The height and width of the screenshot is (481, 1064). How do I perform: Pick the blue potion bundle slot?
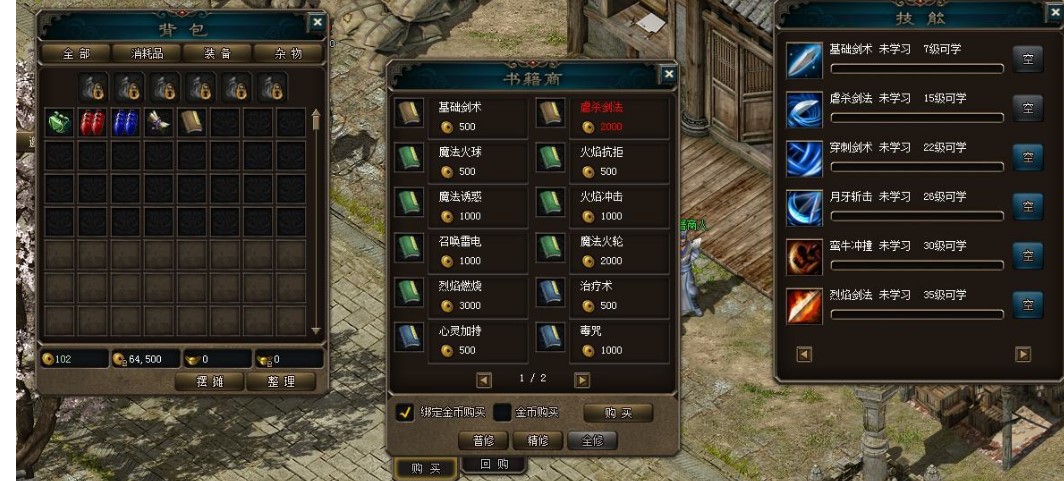125,121
